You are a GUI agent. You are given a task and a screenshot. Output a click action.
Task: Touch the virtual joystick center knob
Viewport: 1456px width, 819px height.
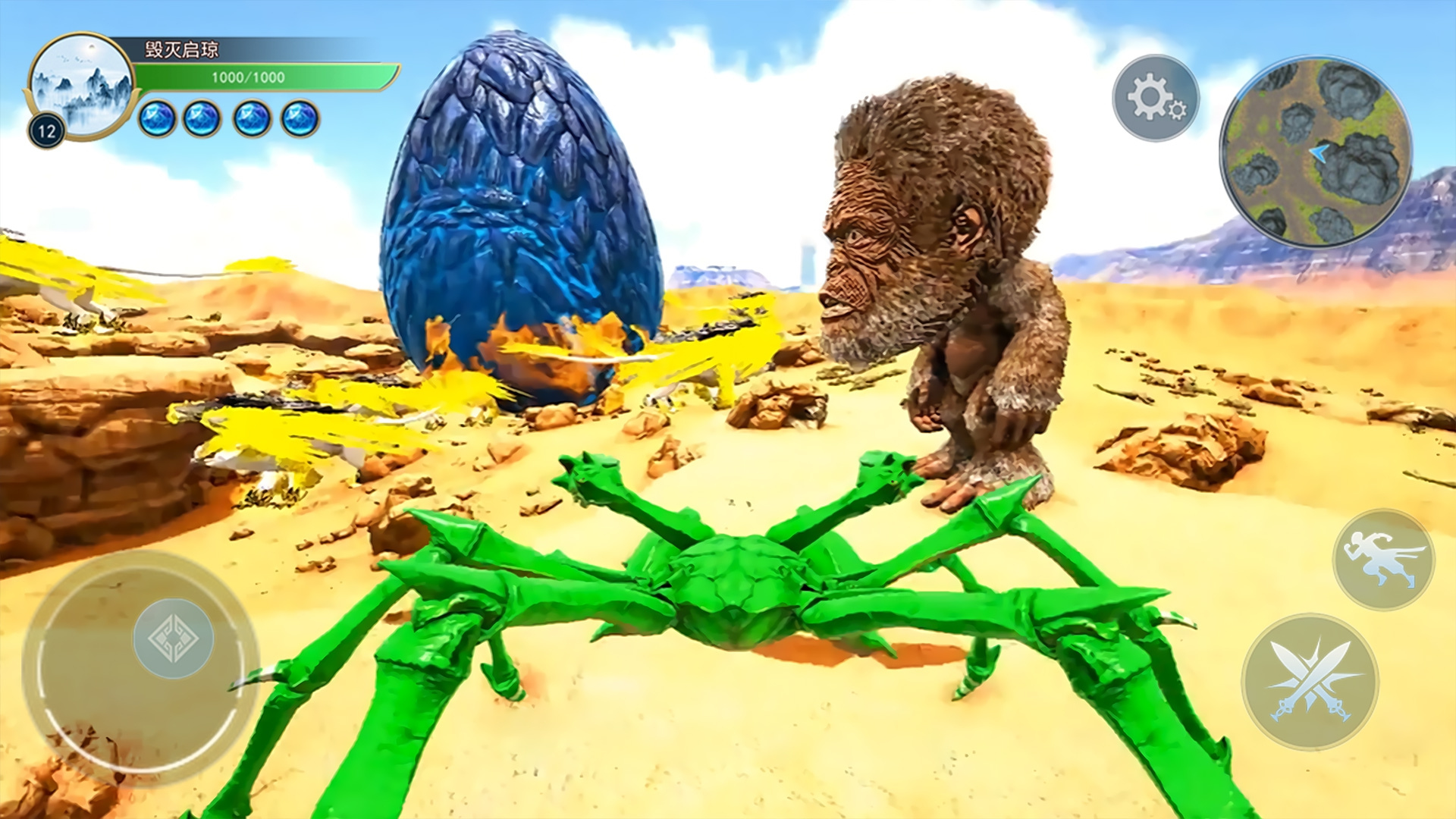click(173, 638)
